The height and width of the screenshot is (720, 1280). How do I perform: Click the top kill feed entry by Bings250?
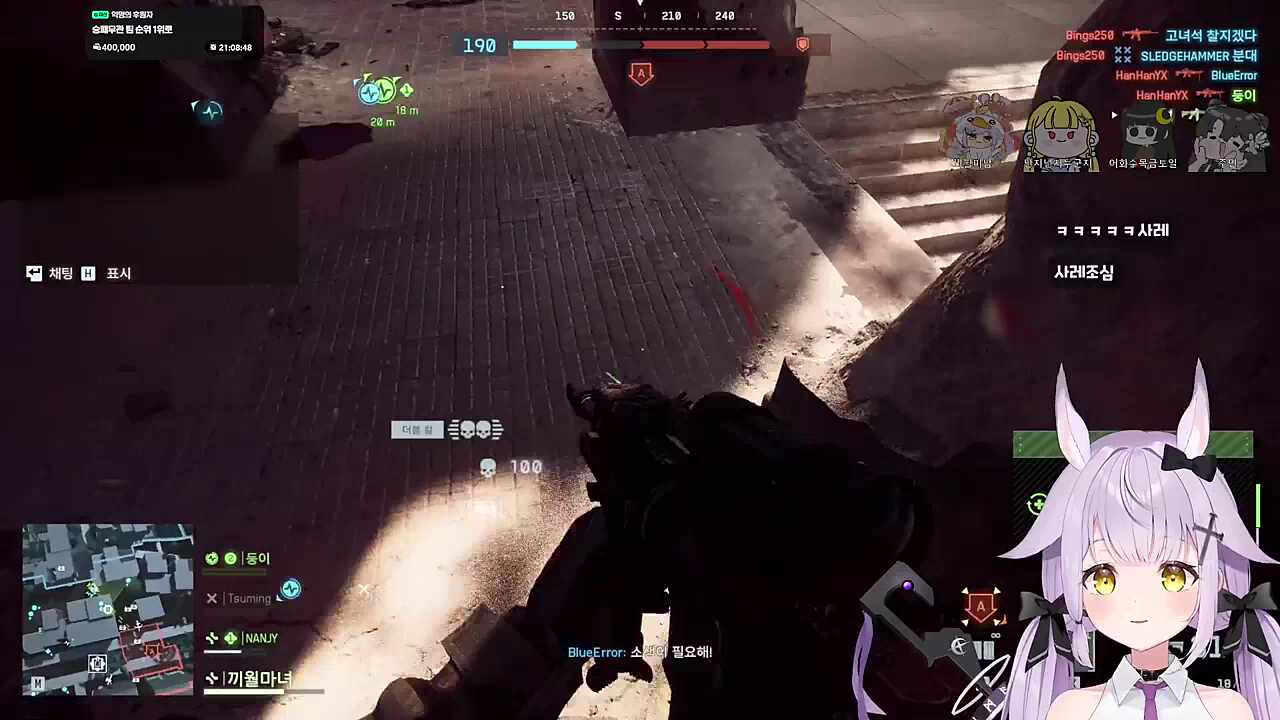tap(1160, 36)
